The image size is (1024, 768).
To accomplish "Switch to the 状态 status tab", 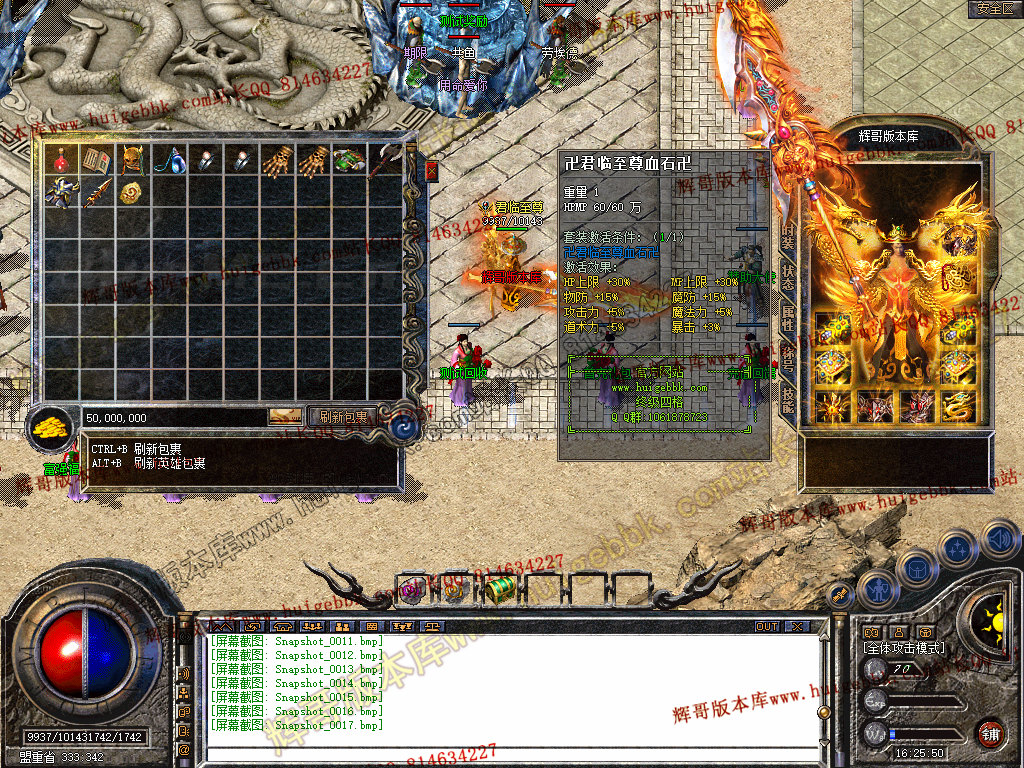I will (x=787, y=277).
